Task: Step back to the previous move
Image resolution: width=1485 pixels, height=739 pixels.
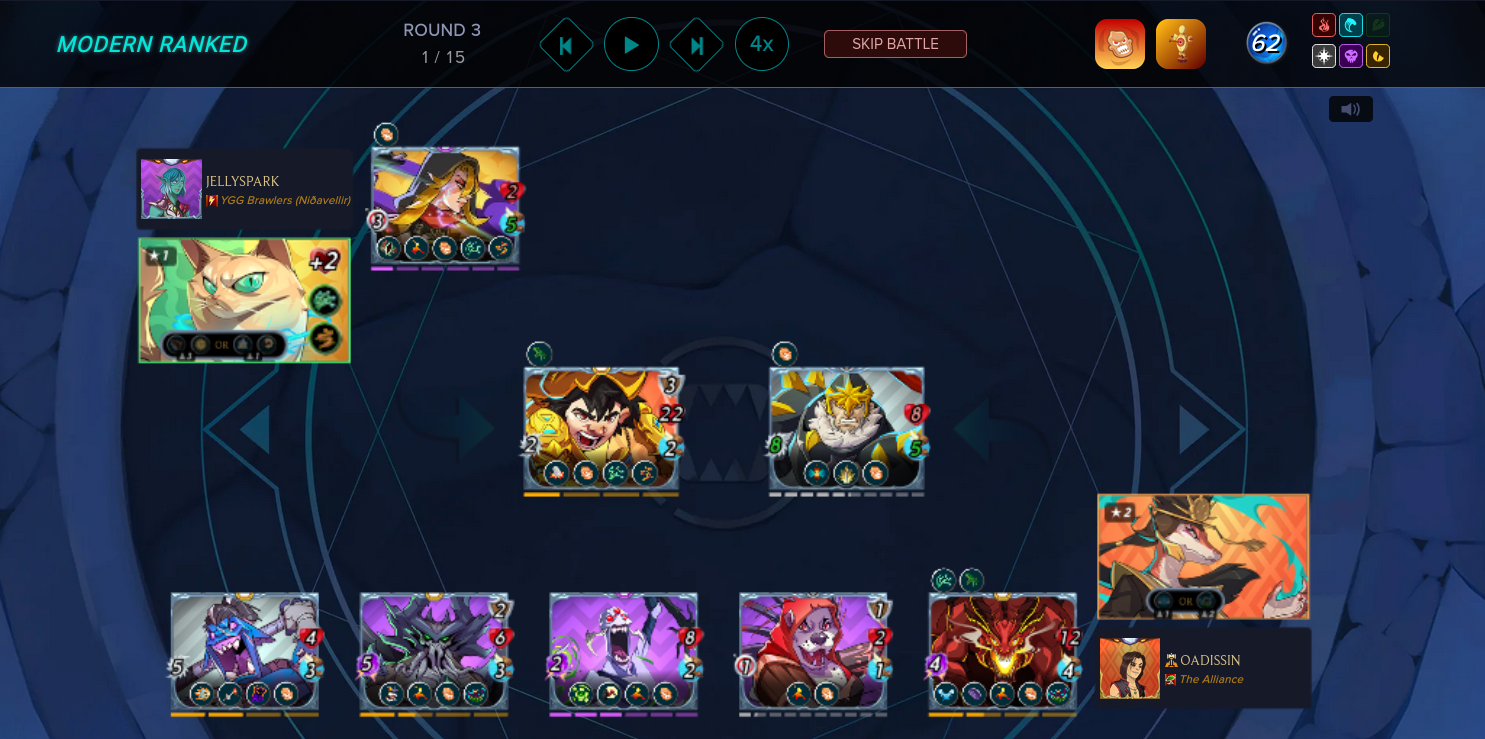Action: (566, 45)
